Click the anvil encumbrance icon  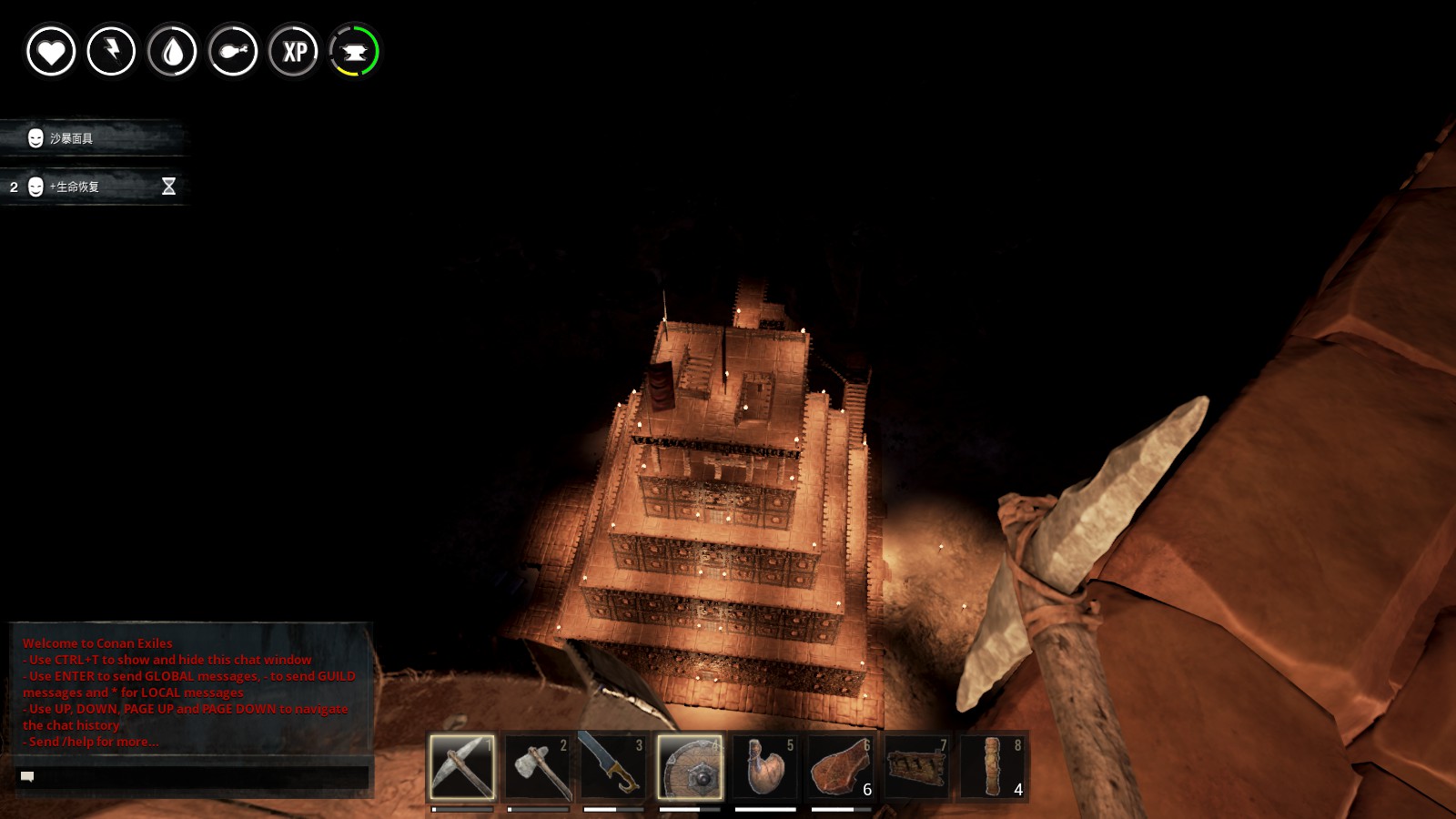354,51
